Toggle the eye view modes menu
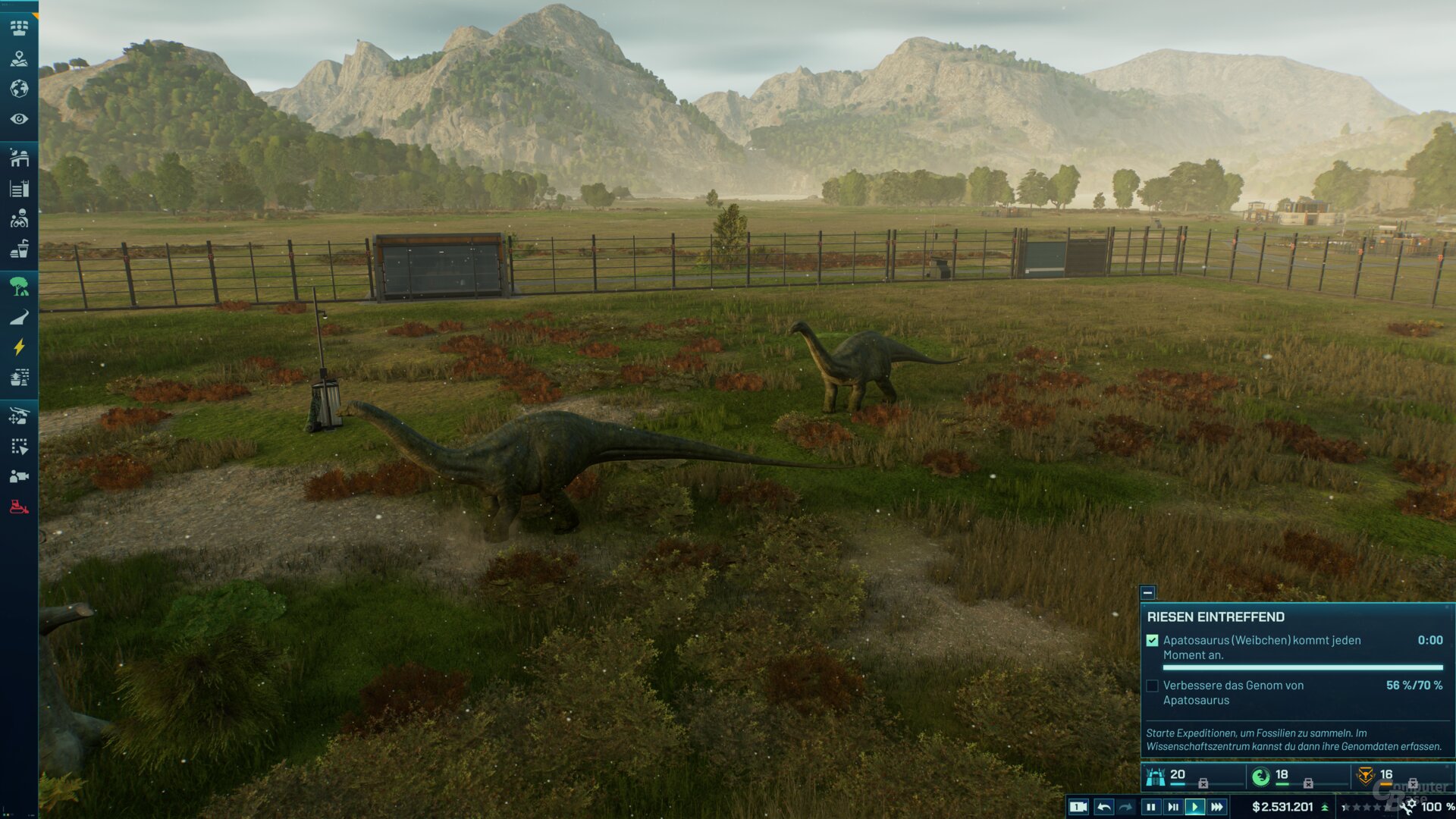The height and width of the screenshot is (819, 1456). tap(19, 119)
